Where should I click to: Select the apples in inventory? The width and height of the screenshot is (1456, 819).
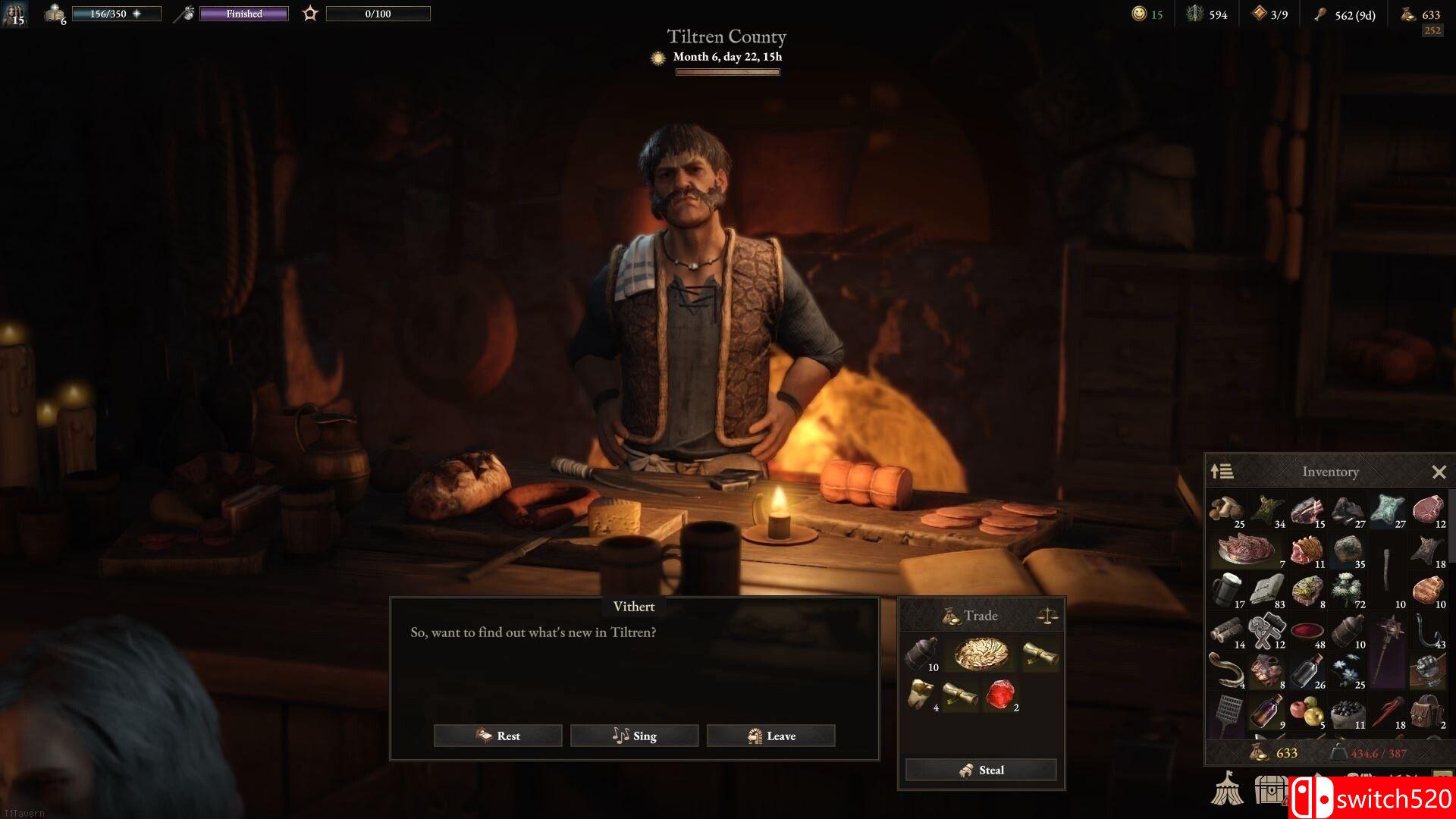point(1307,713)
